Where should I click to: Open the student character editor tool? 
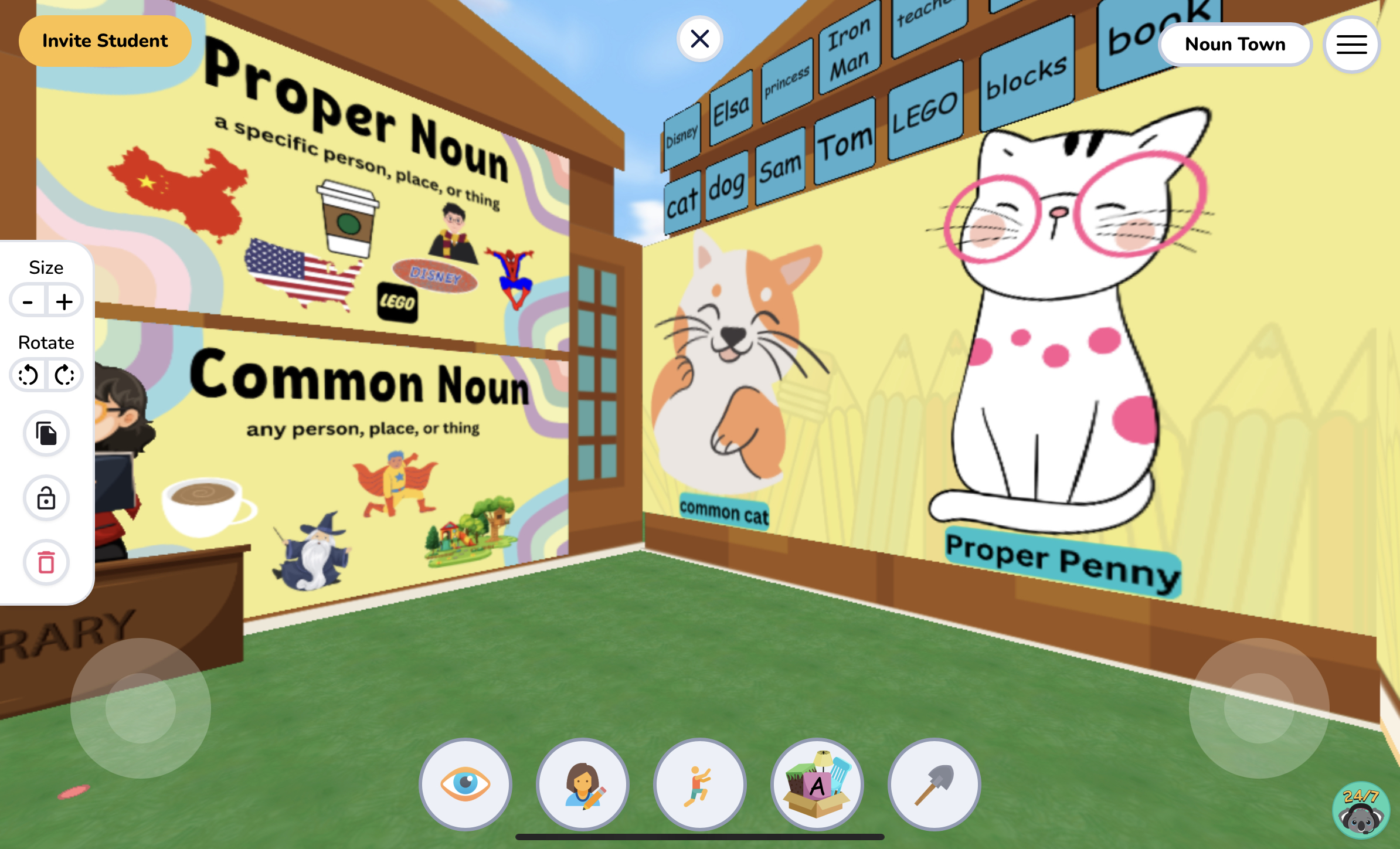pos(582,785)
